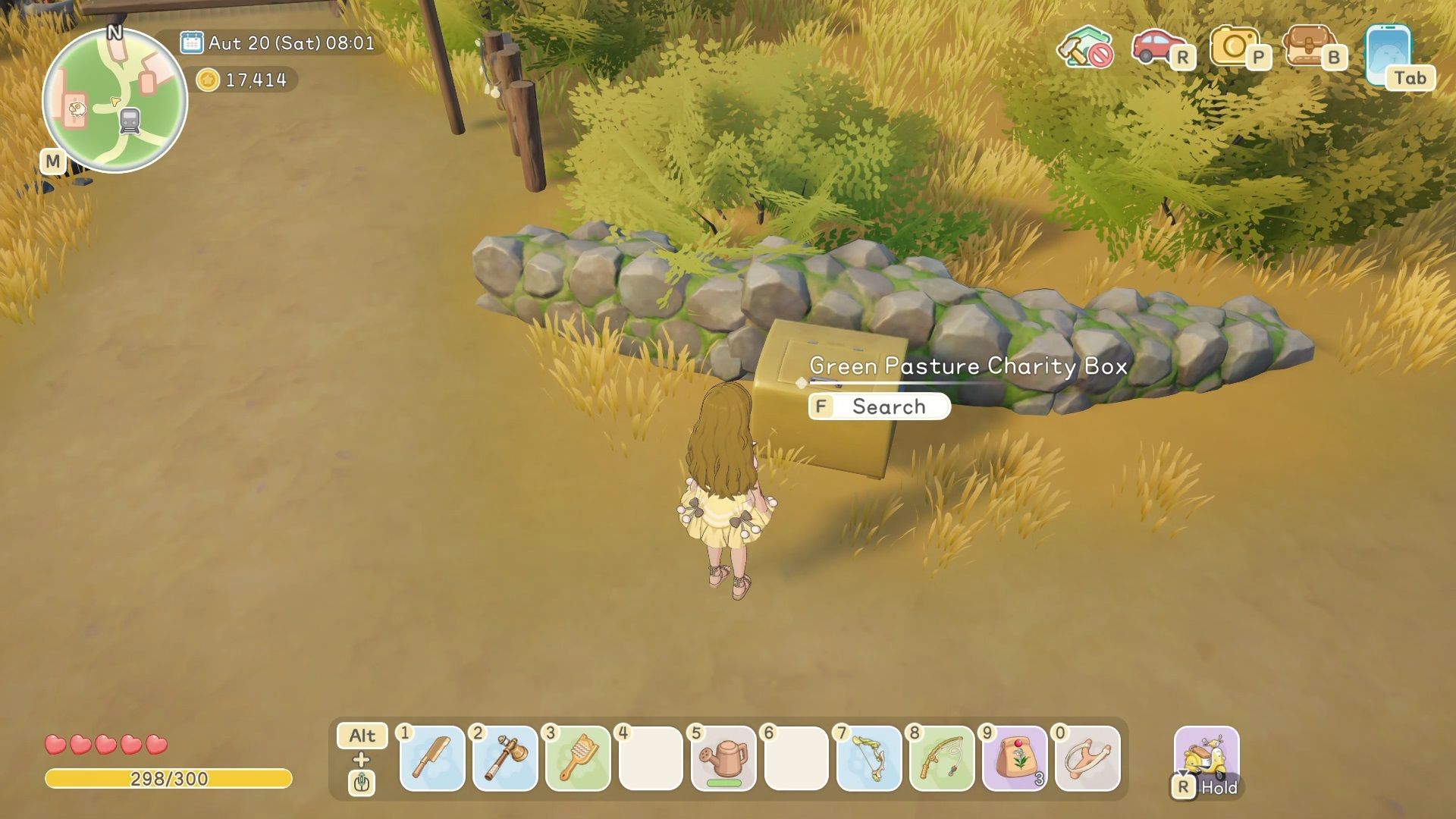This screenshot has width=1456, height=819.
Task: Open the yellow camera photo mode
Action: coord(1232,47)
